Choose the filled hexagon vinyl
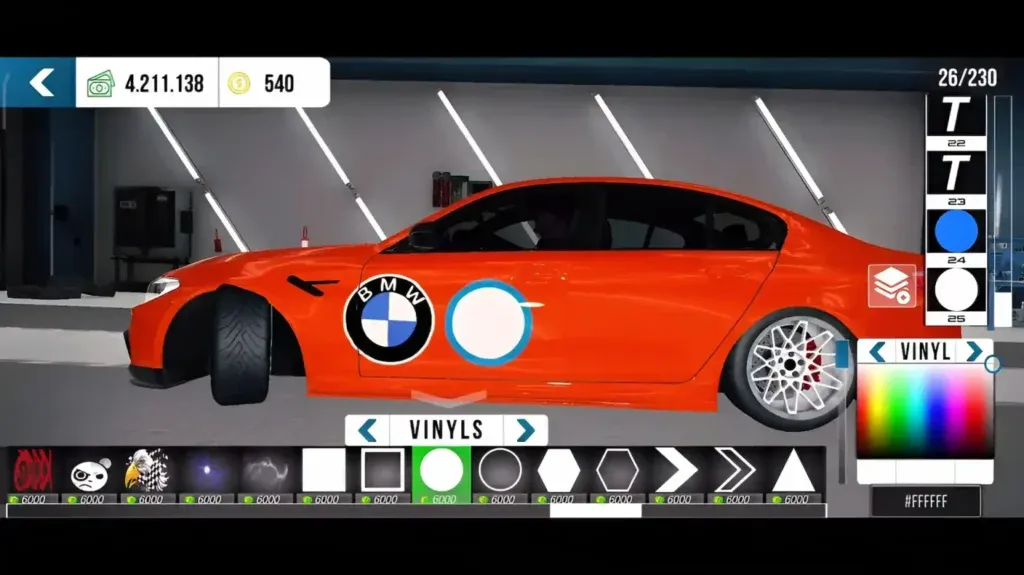The height and width of the screenshot is (575, 1024). (x=559, y=470)
